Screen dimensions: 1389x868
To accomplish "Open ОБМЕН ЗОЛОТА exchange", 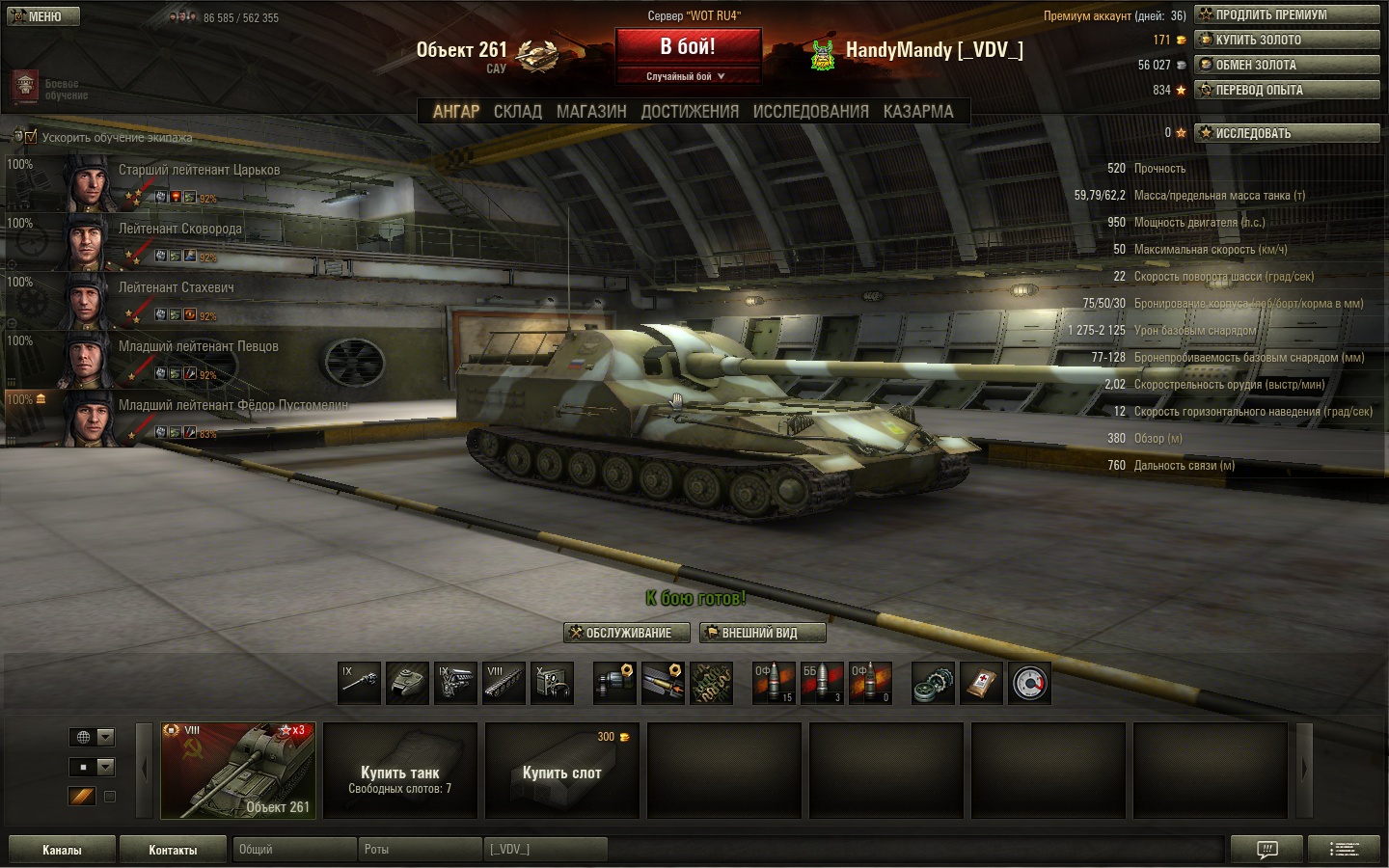I will (1287, 65).
